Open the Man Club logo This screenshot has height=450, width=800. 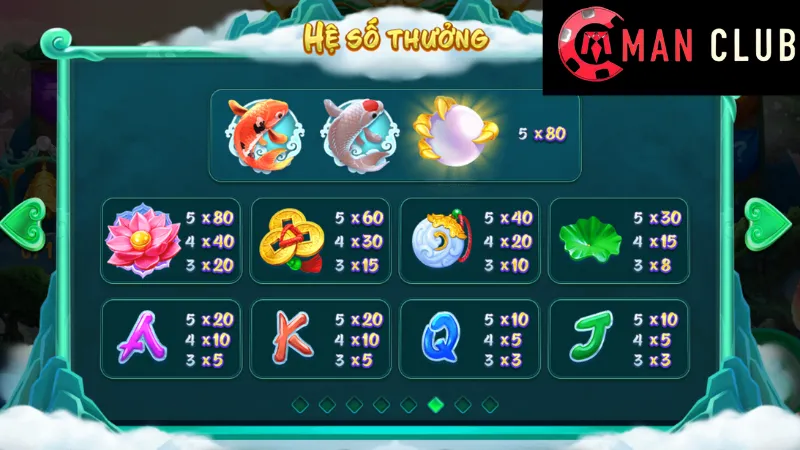pos(671,47)
